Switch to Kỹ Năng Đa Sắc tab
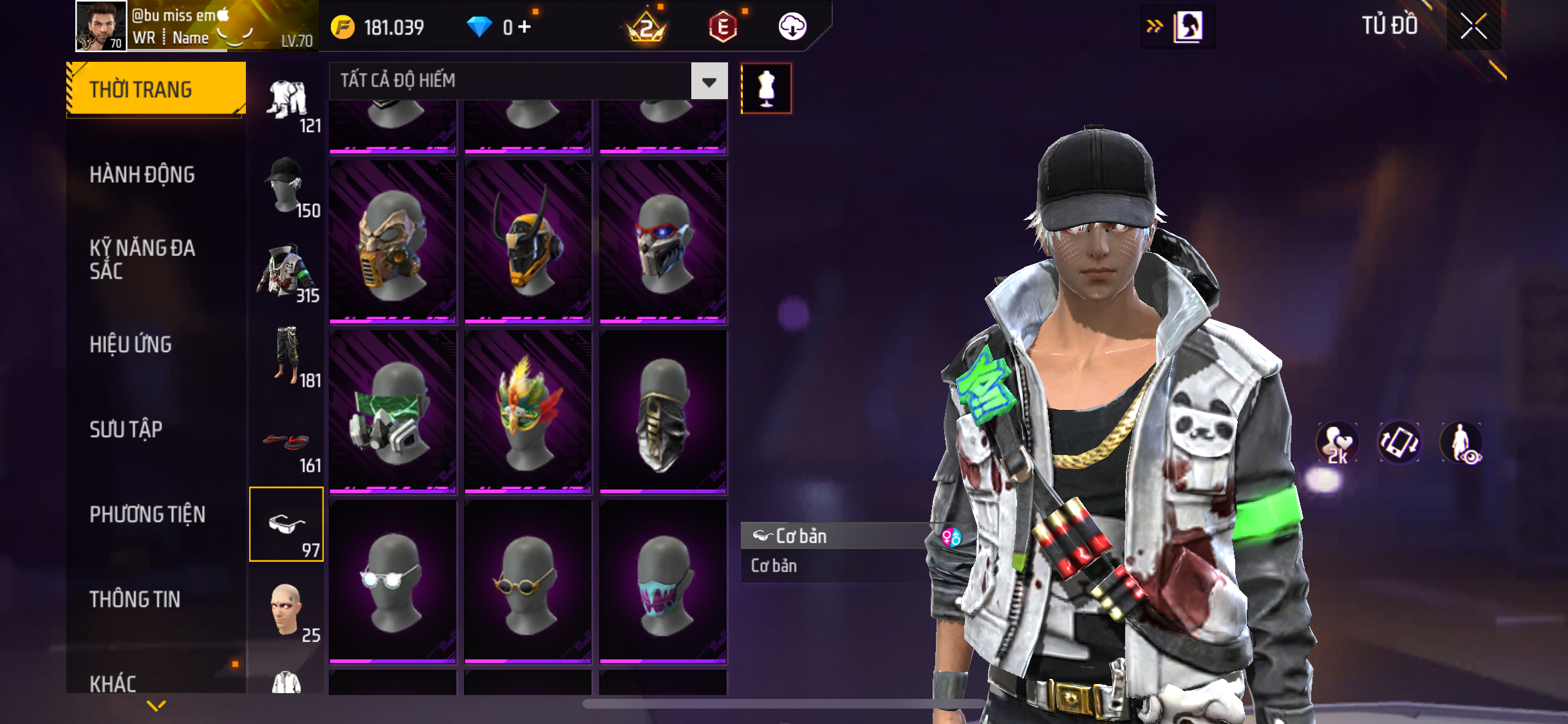 [x=142, y=259]
